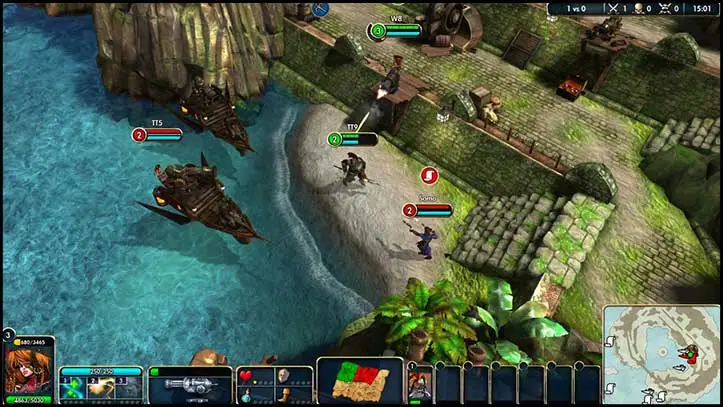Activate the first ability with green cross
Screen dimensions: 723x407
74,387
